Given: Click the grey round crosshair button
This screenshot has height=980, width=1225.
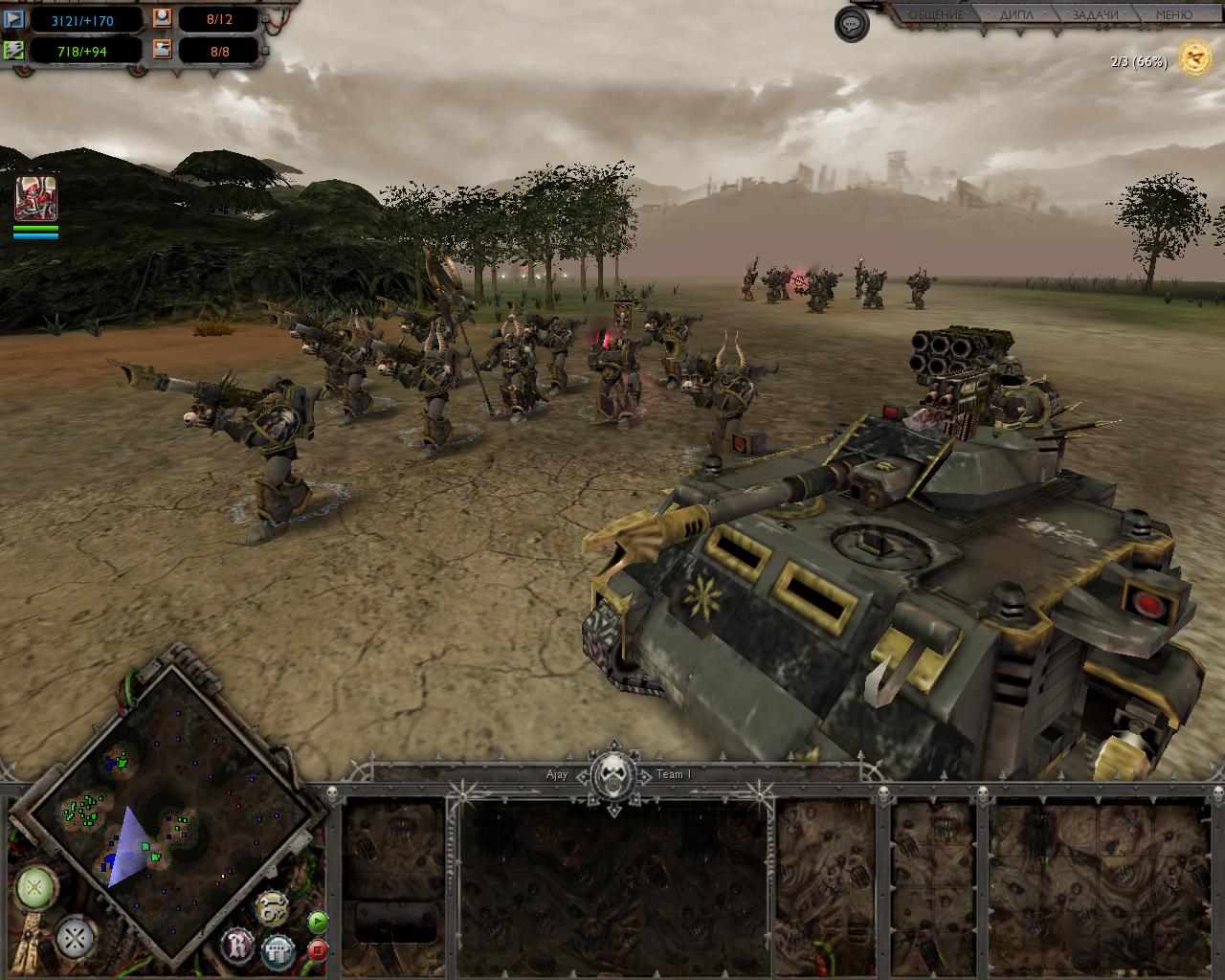Looking at the screenshot, I should [x=75, y=937].
